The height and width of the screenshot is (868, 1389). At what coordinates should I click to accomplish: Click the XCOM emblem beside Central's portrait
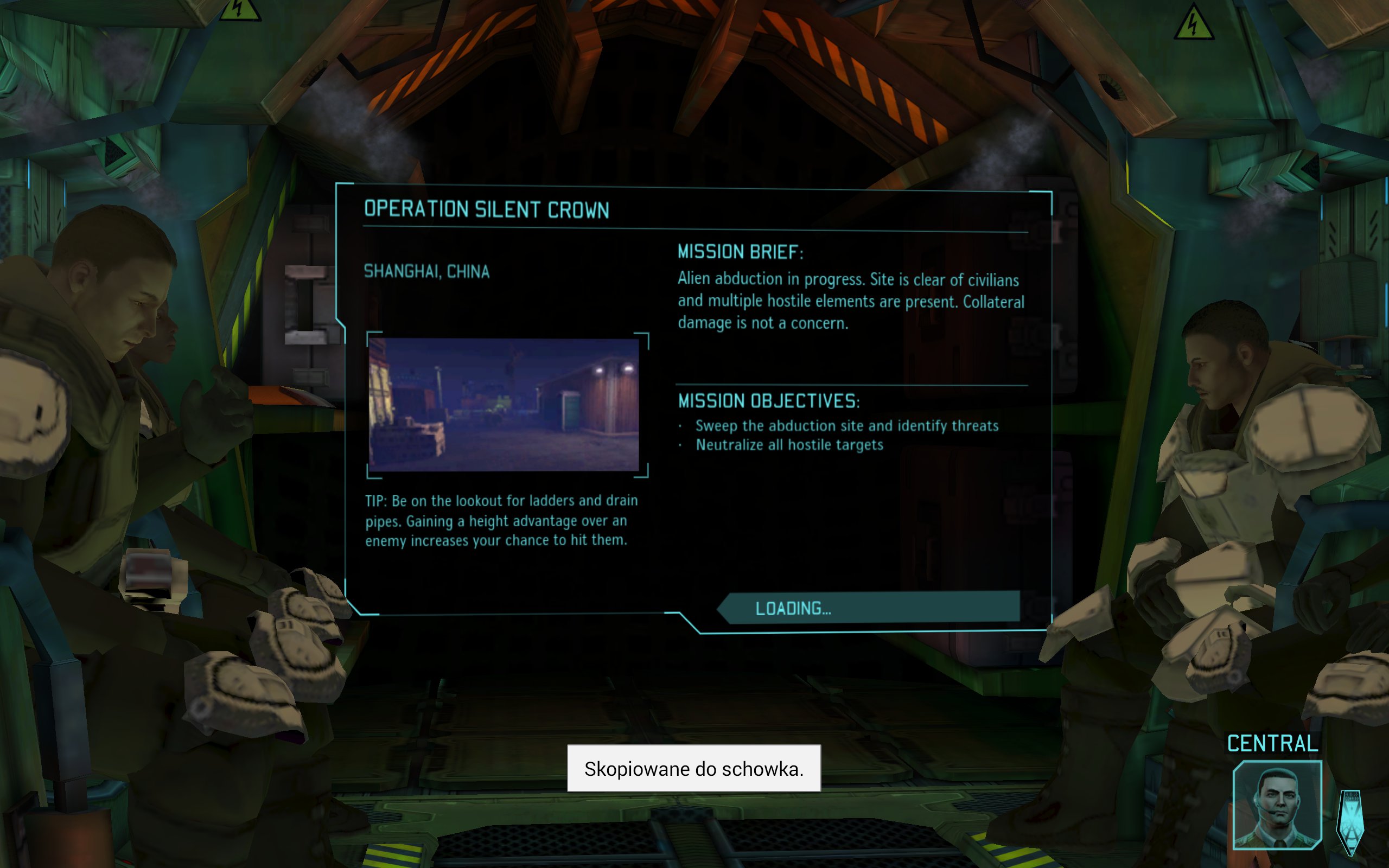click(x=1350, y=822)
